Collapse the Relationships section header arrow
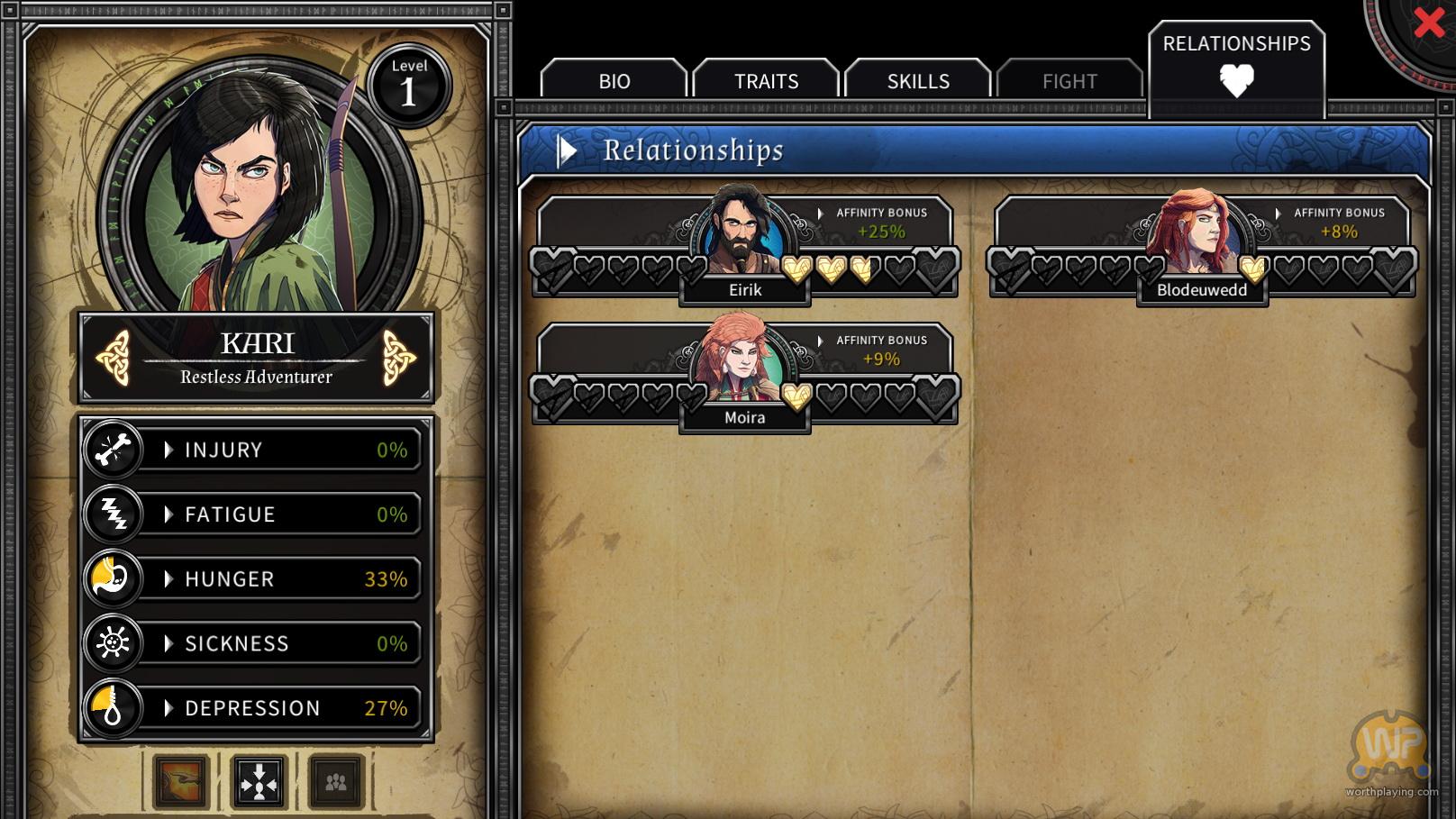 click(567, 150)
